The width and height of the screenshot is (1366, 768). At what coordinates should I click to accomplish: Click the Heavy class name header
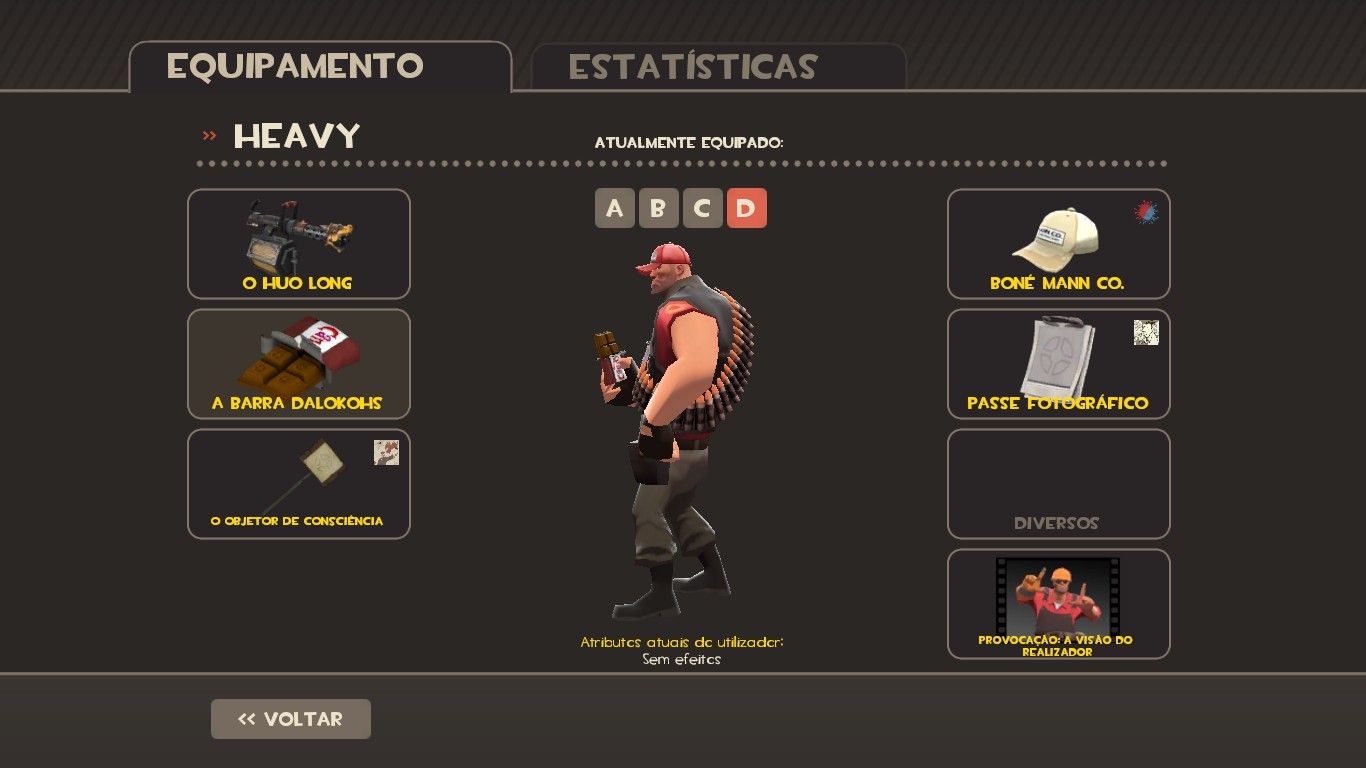point(296,136)
